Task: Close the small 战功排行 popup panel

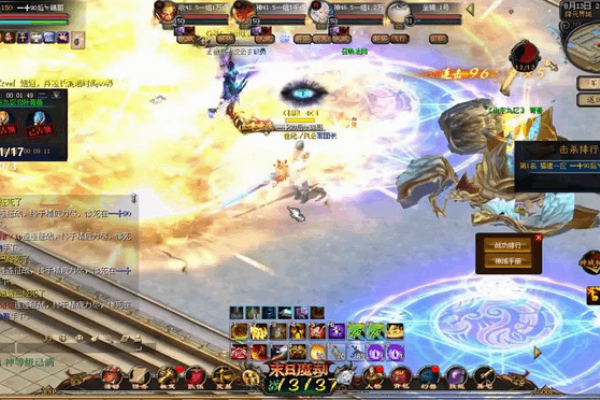Action: pyautogui.click(x=539, y=238)
